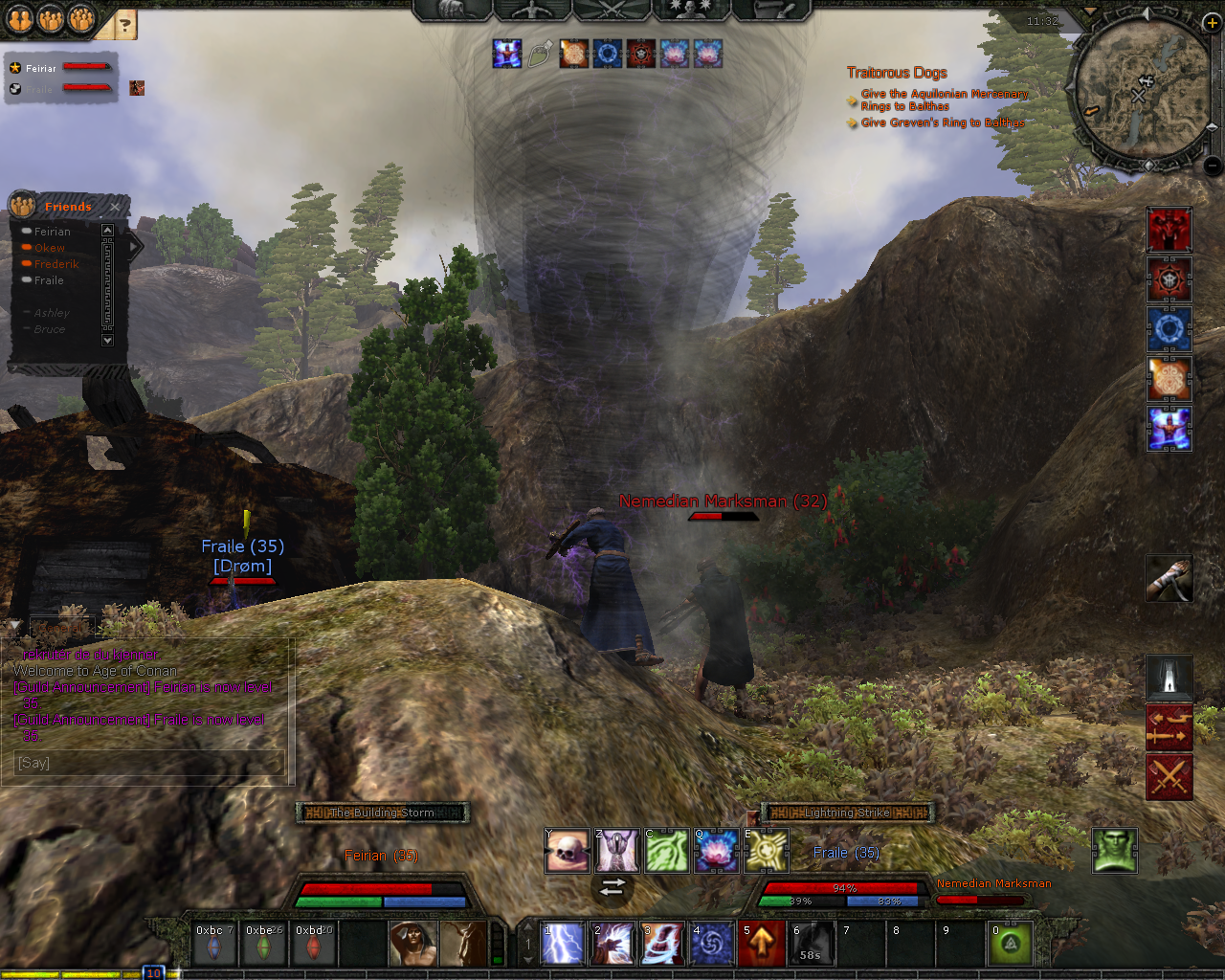Image resolution: width=1225 pixels, height=980 pixels.
Task: Select the red demon face buff icon
Action: [x=1169, y=230]
